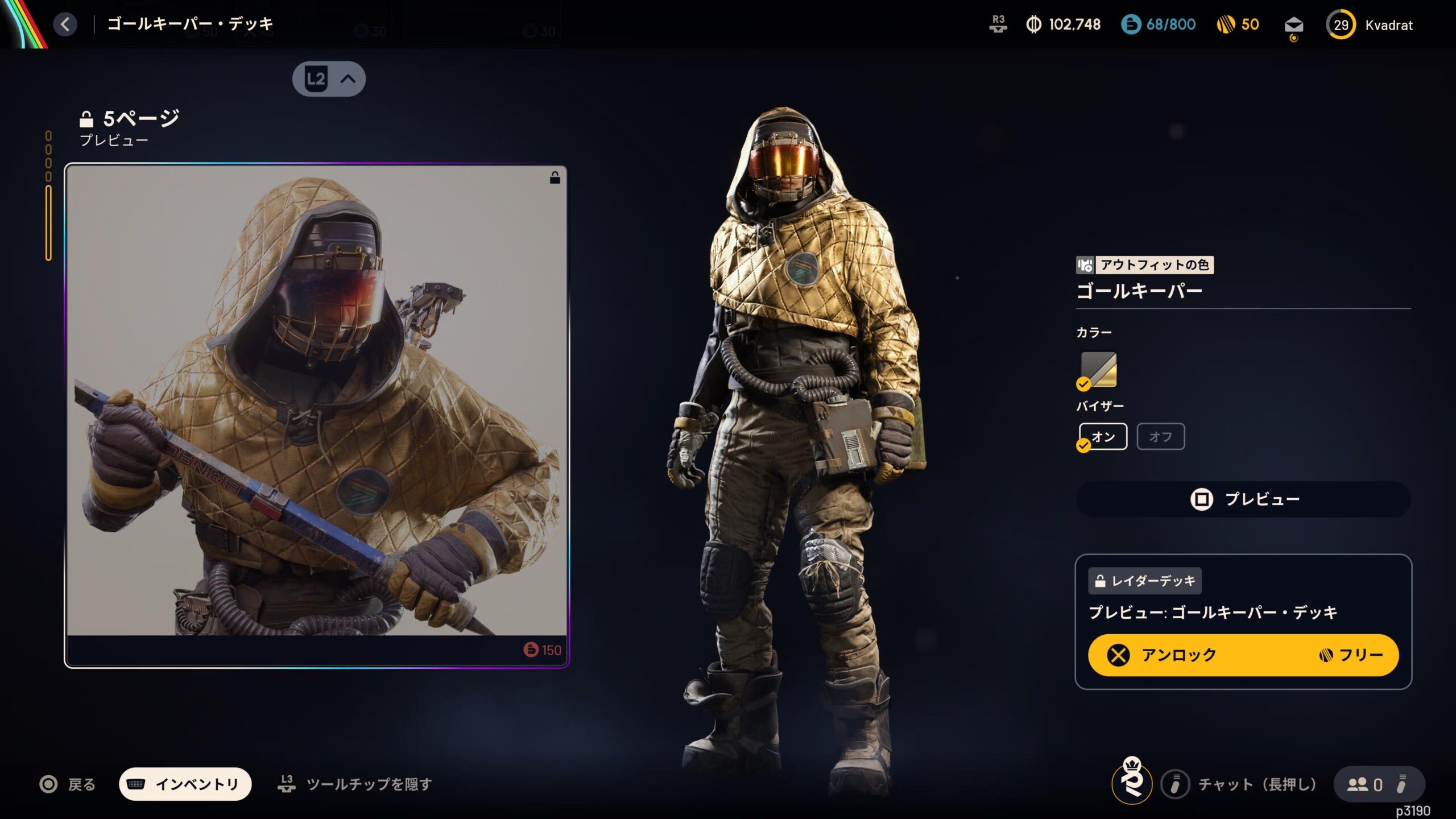Unlock the deck with the アンロック button
This screenshot has width=1456, height=819.
pos(1243,655)
